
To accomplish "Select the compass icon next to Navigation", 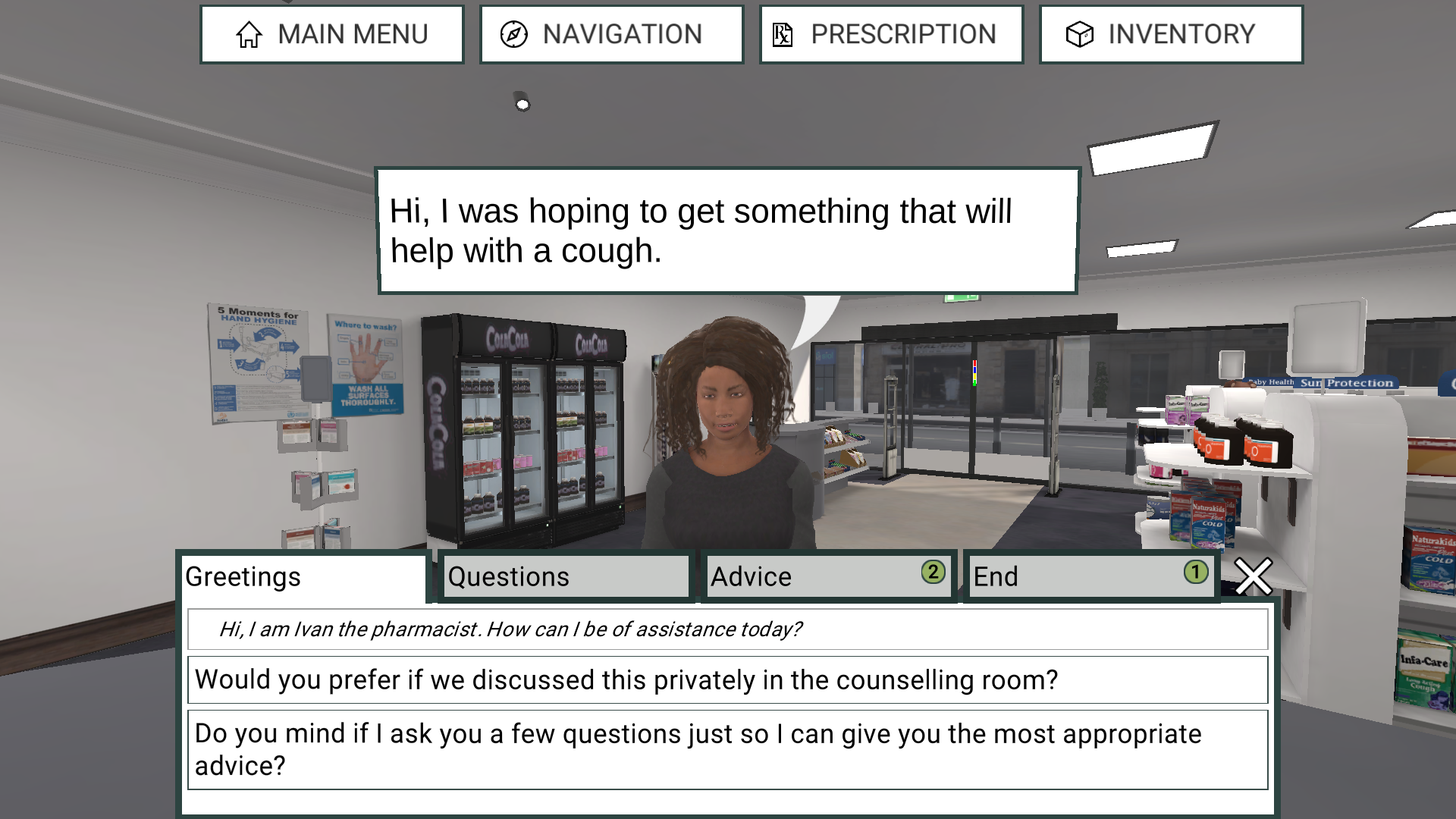I will (x=515, y=34).
